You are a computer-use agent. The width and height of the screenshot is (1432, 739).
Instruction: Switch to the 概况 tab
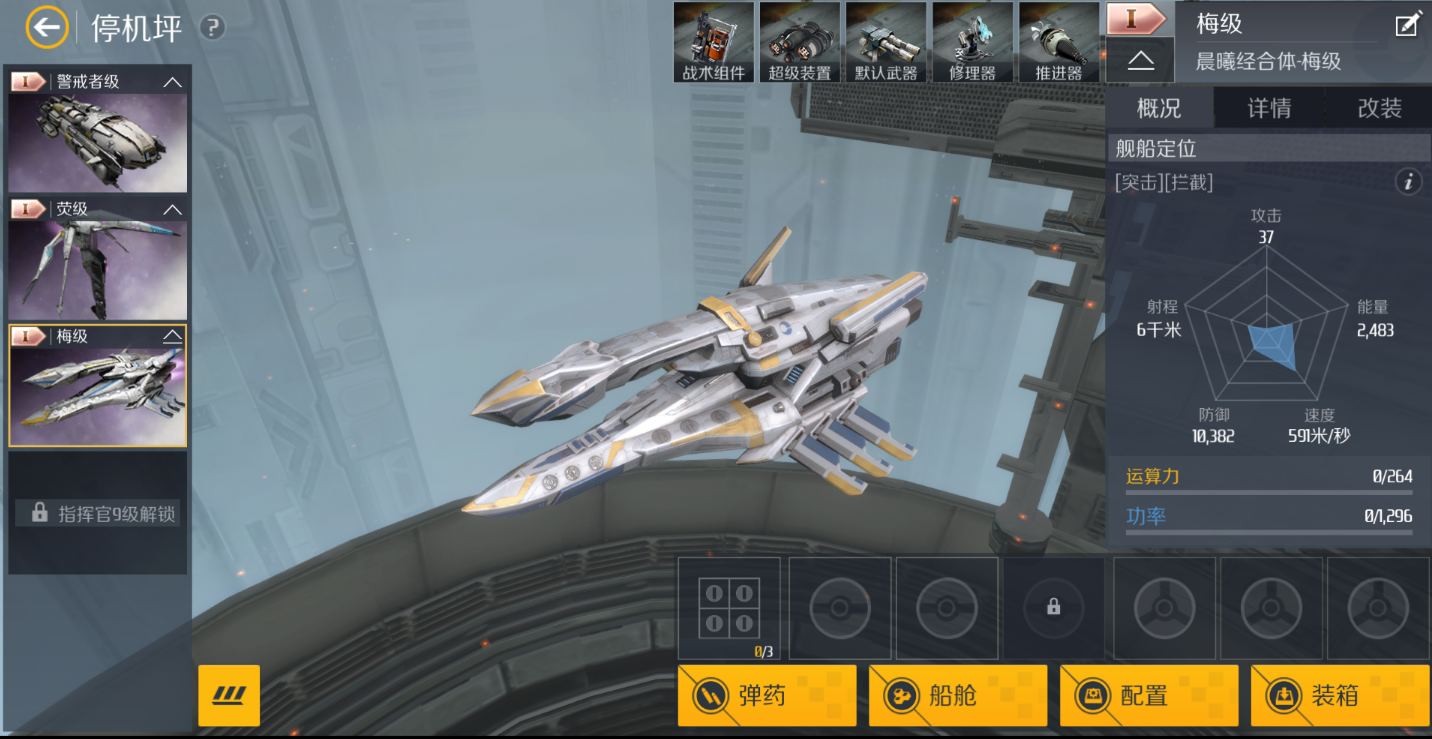click(1159, 108)
